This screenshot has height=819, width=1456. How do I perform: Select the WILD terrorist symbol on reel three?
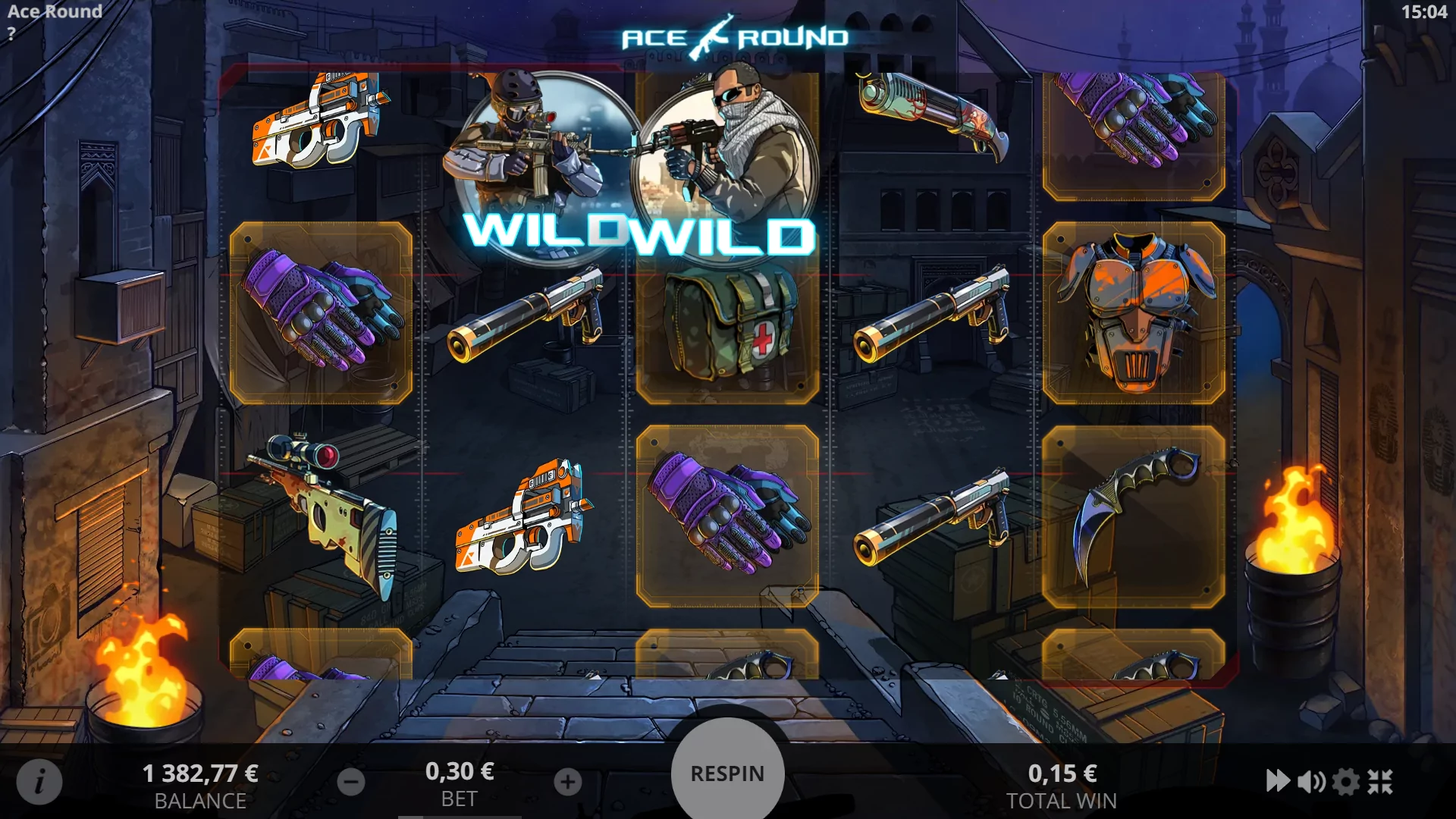pos(728,174)
